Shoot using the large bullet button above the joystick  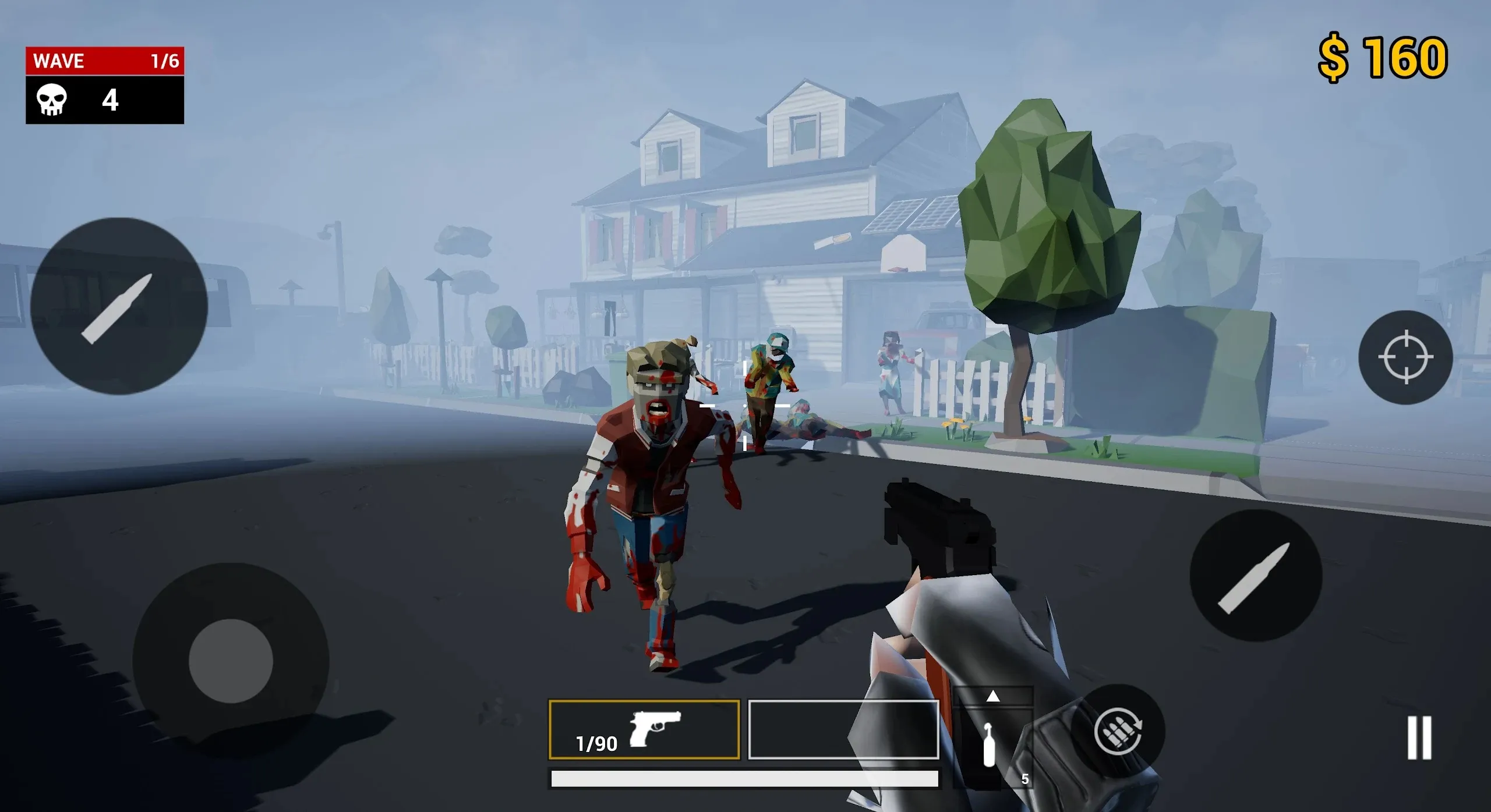coord(119,306)
